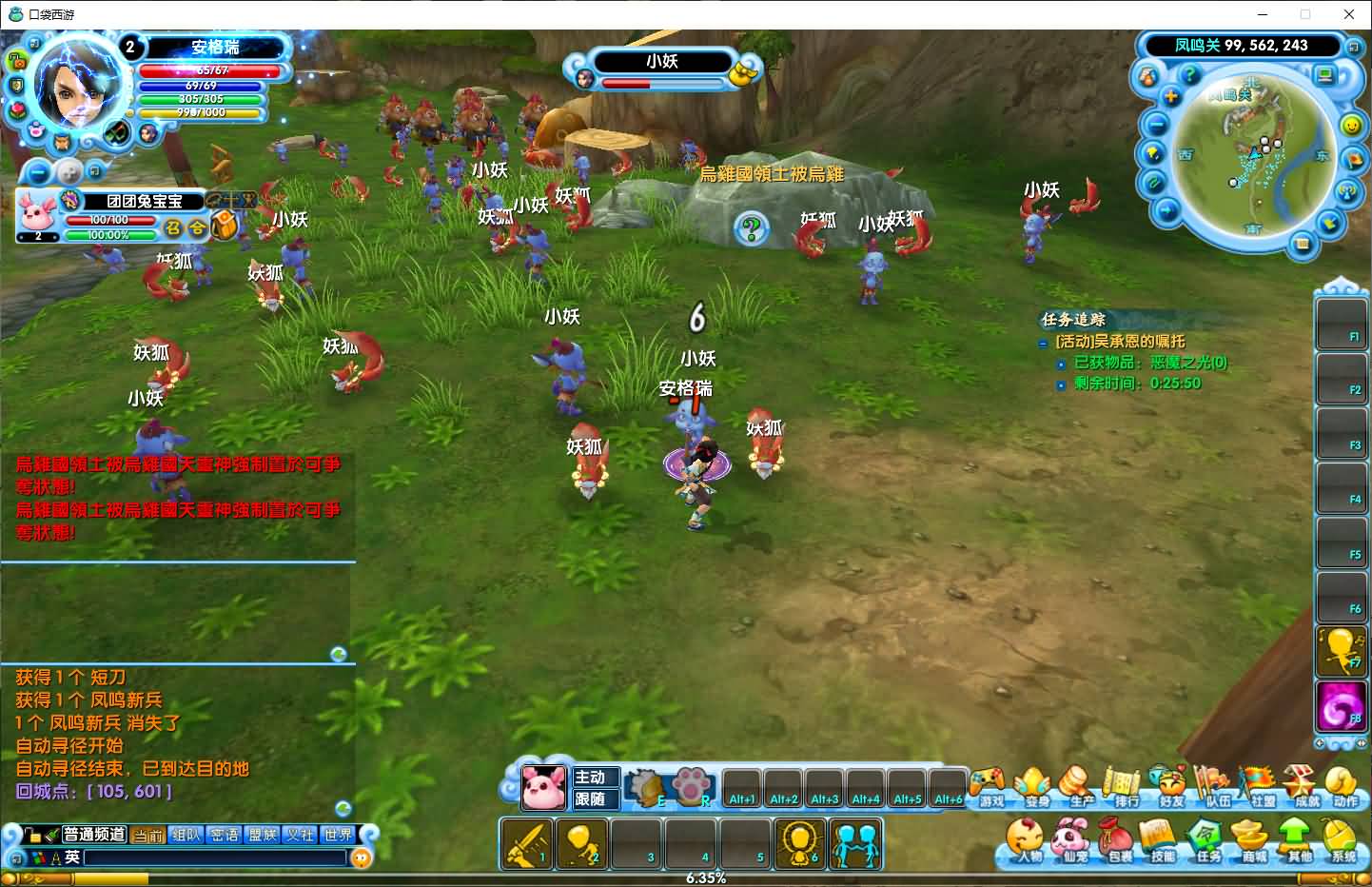This screenshot has height=887, width=1372.
Task: Open the 人物 character panel
Action: [x=1027, y=840]
